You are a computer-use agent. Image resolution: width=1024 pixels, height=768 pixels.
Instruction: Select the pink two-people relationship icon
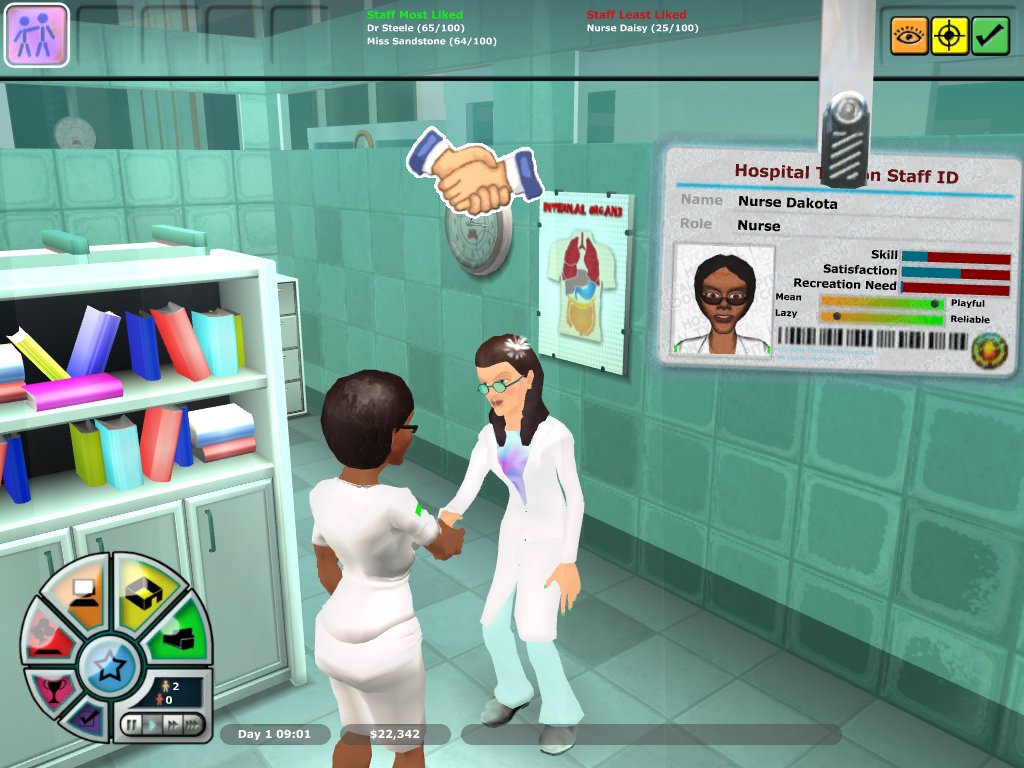click(37, 35)
